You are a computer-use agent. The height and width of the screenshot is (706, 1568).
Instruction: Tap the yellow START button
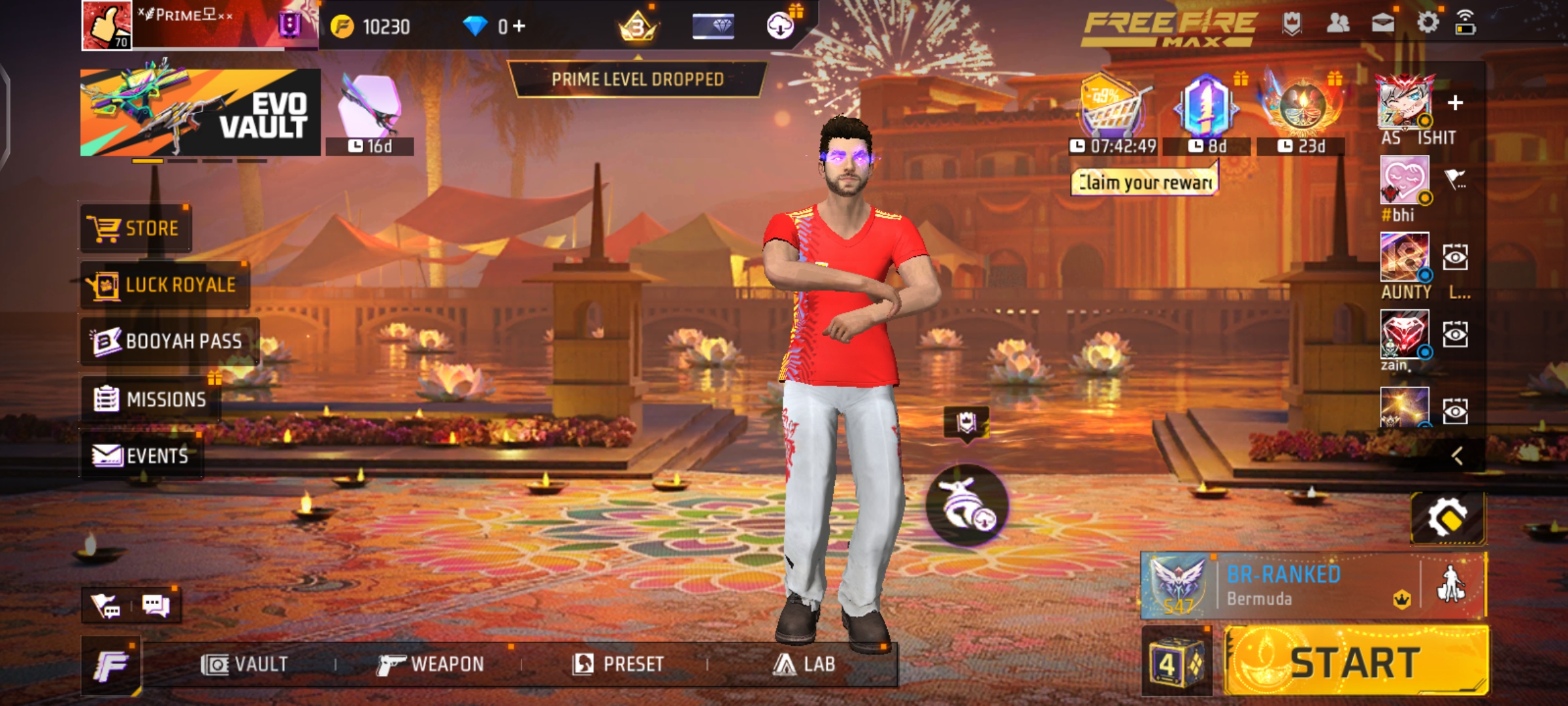[x=1356, y=662]
